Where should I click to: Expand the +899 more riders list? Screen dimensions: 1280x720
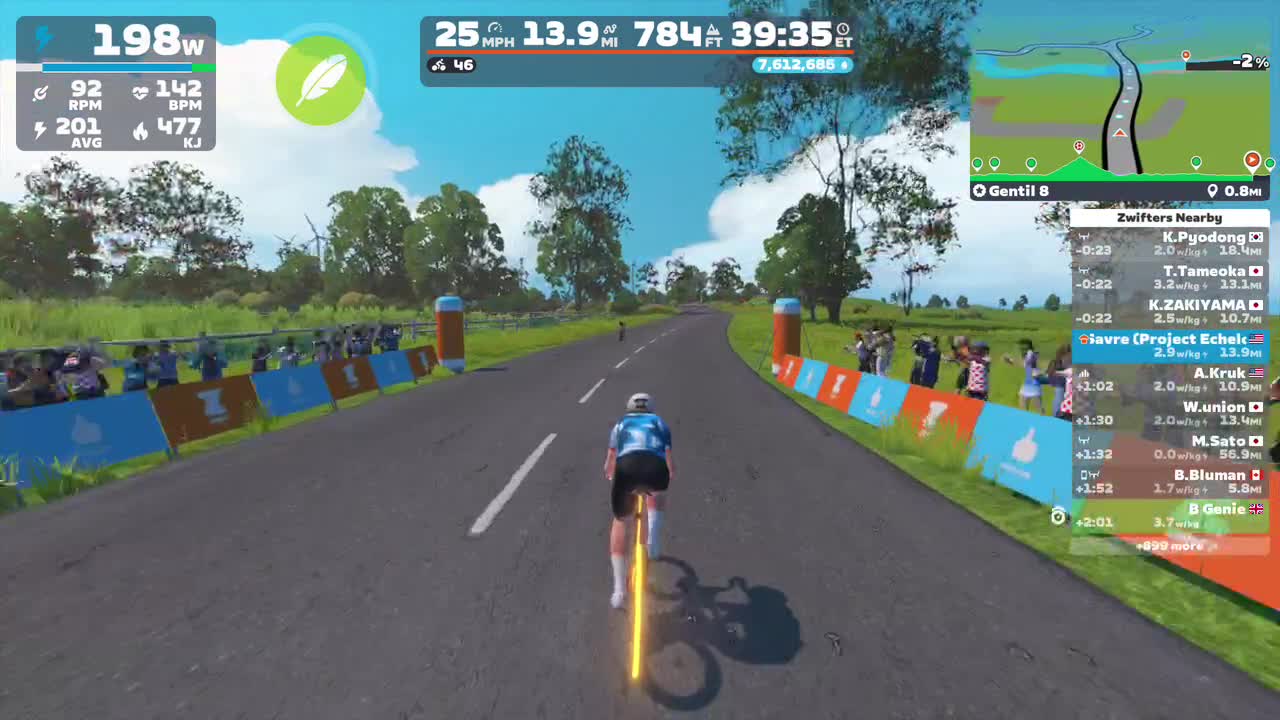point(1170,546)
